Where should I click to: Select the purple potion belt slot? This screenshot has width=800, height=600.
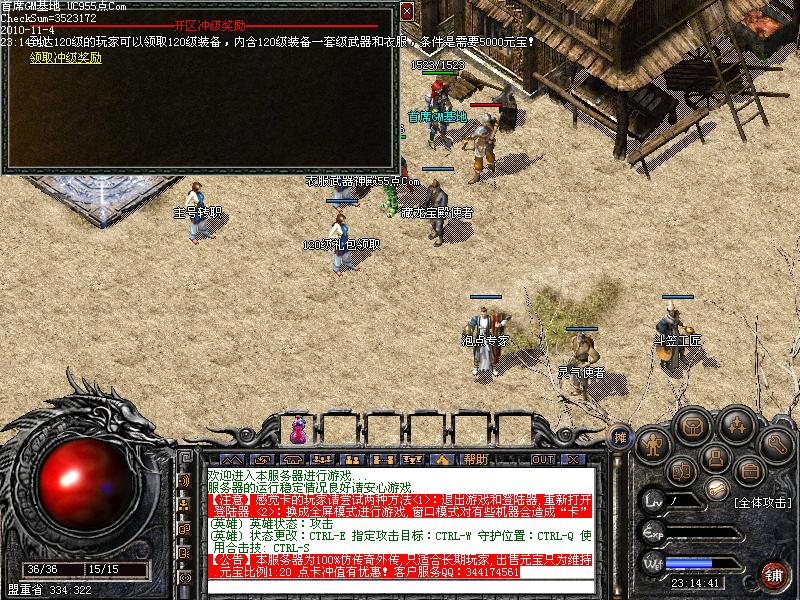point(298,432)
